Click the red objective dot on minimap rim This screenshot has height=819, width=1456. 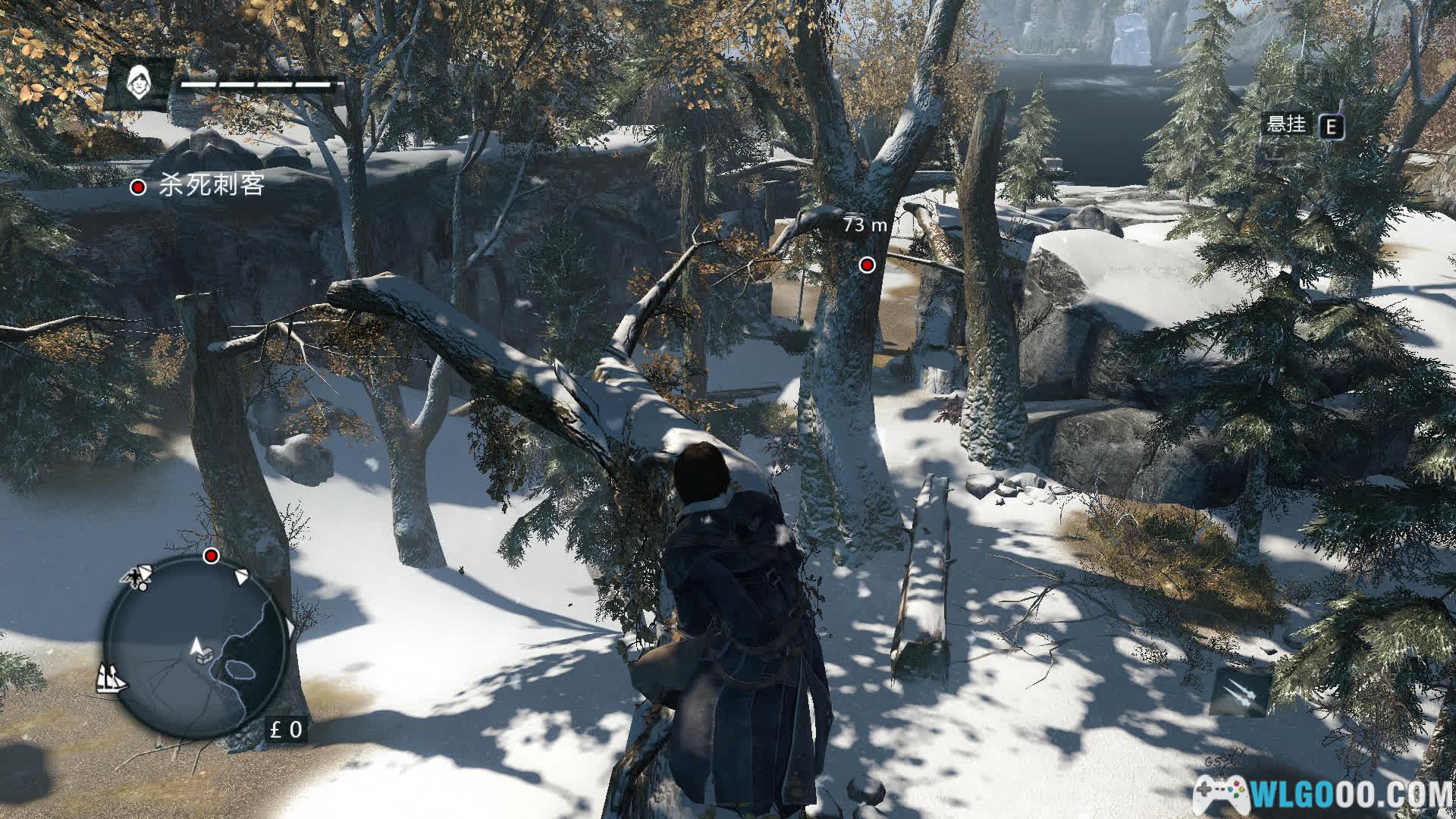point(212,557)
